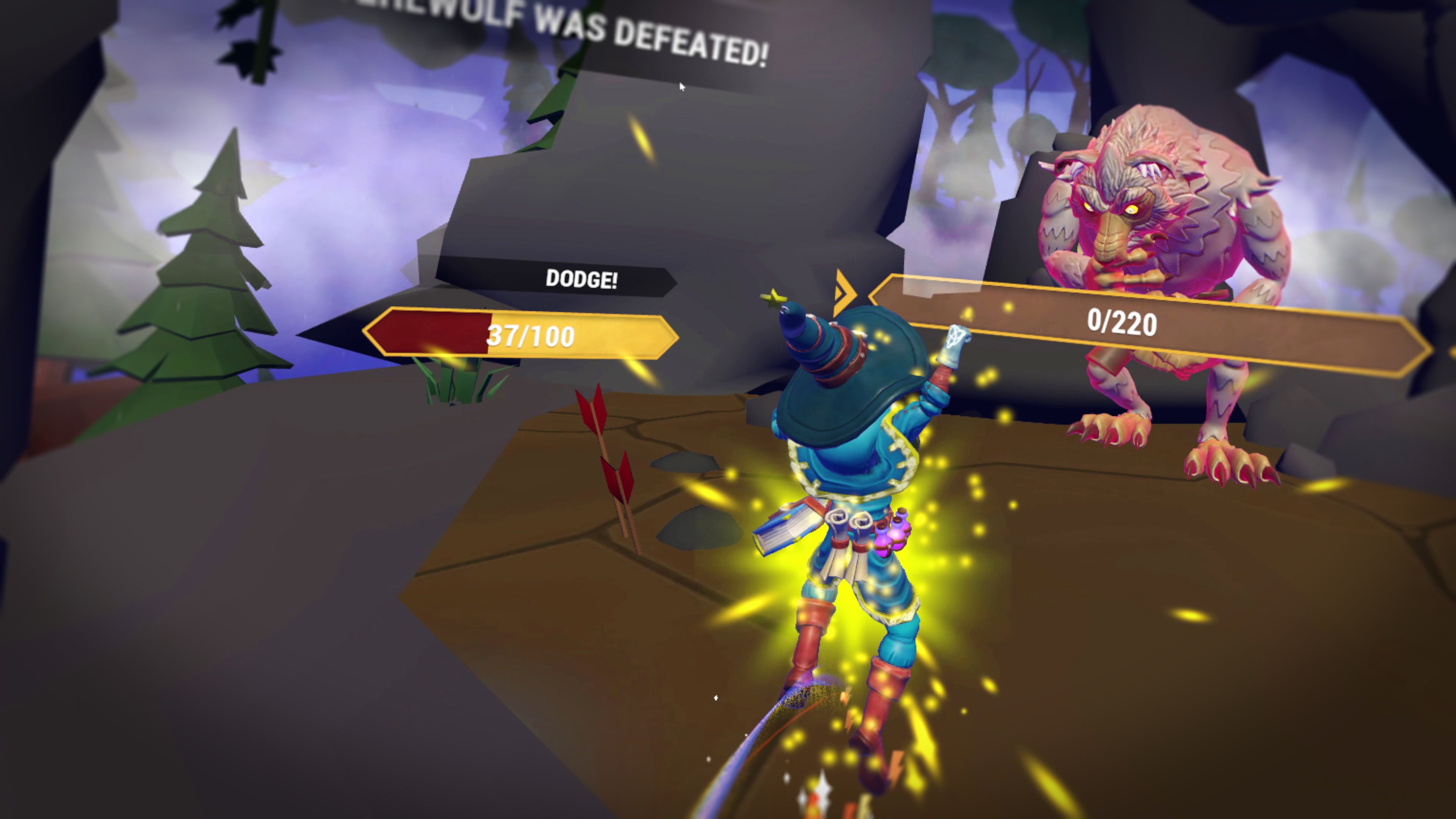The width and height of the screenshot is (1456, 819).
Task: Click the mouse cursor arrow near the banner
Action: coord(682,86)
